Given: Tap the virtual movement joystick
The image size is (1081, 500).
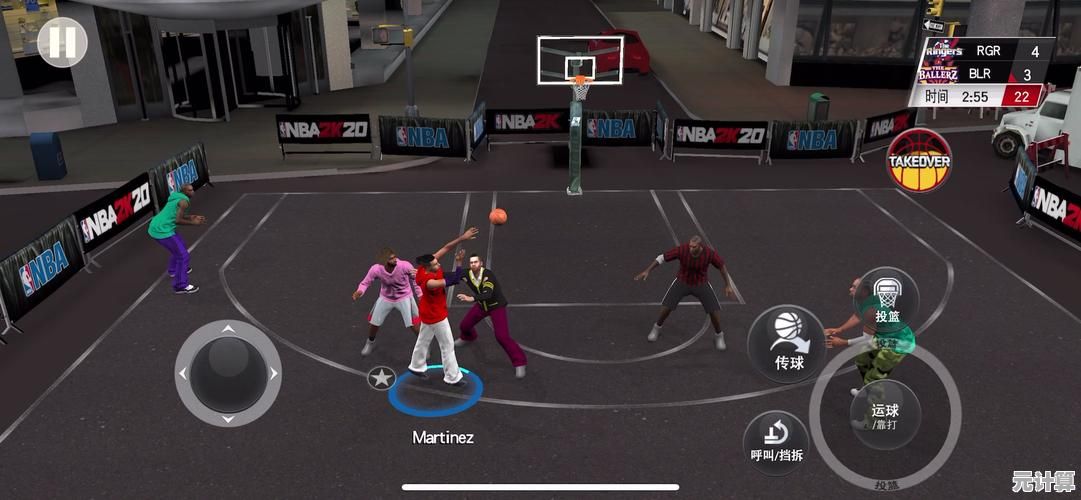Looking at the screenshot, I should (228, 373).
